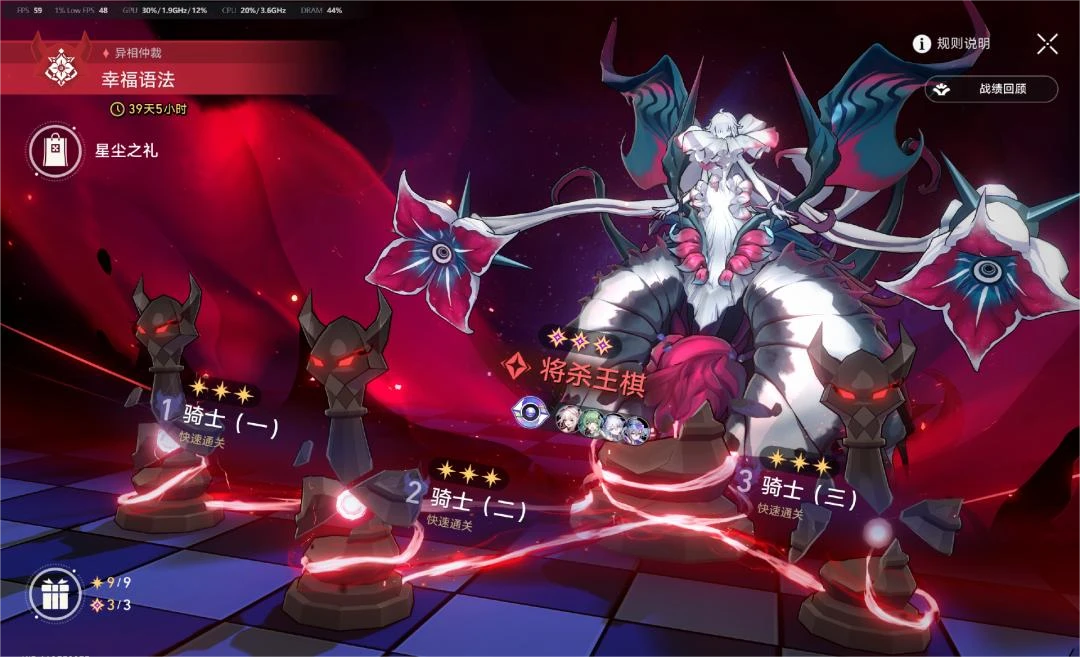This screenshot has height=657, width=1080.
Task: Open the 战绩回顾 battle record review
Action: [990, 89]
